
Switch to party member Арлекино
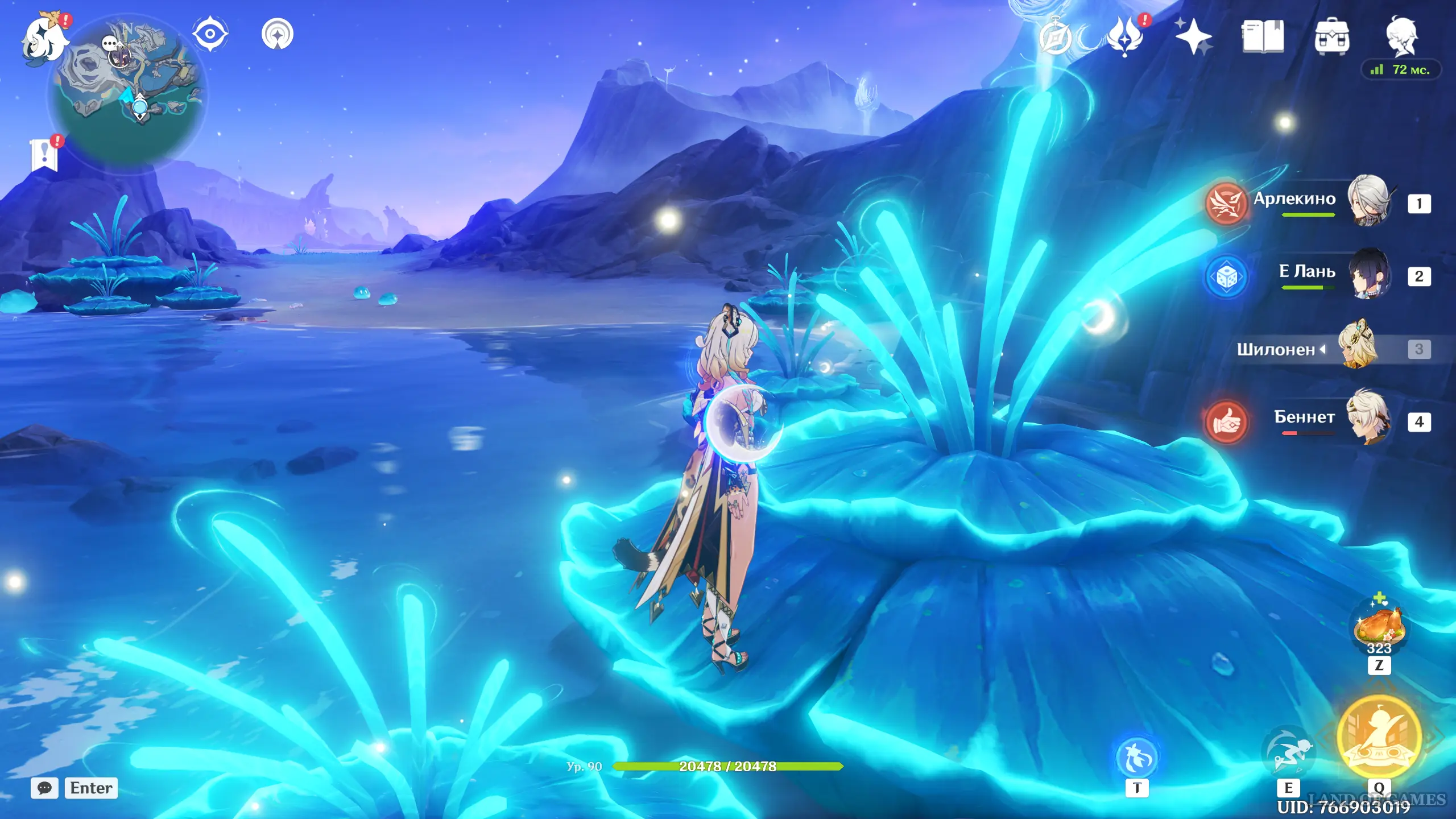coord(1368,201)
